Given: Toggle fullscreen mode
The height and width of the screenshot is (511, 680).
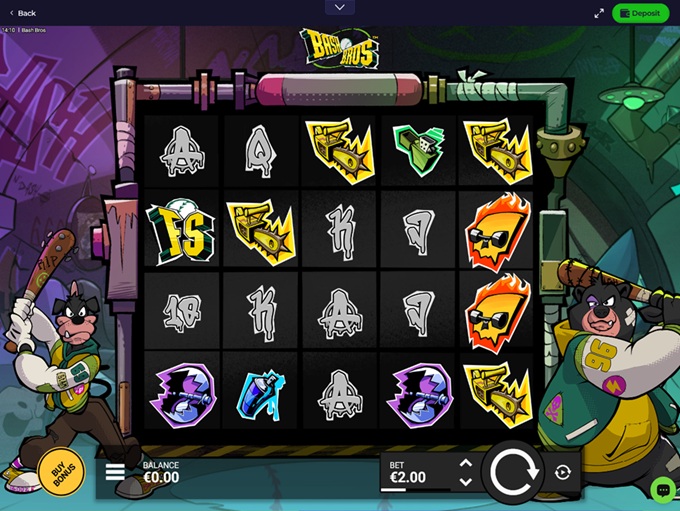Looking at the screenshot, I should (x=599, y=13).
